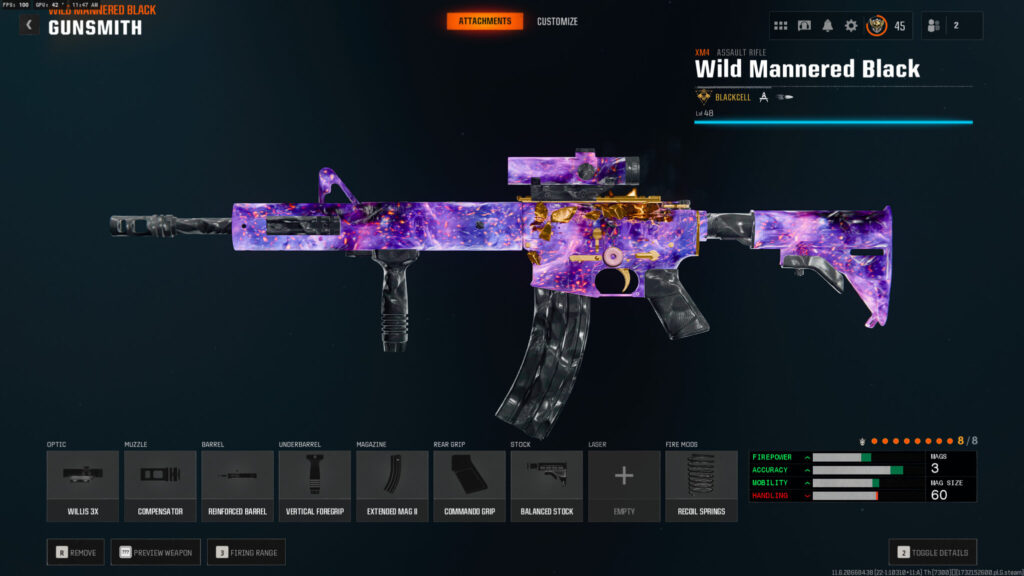1024x576 pixels.
Task: Open the Commando Grip rear grip slot
Action: (469, 485)
